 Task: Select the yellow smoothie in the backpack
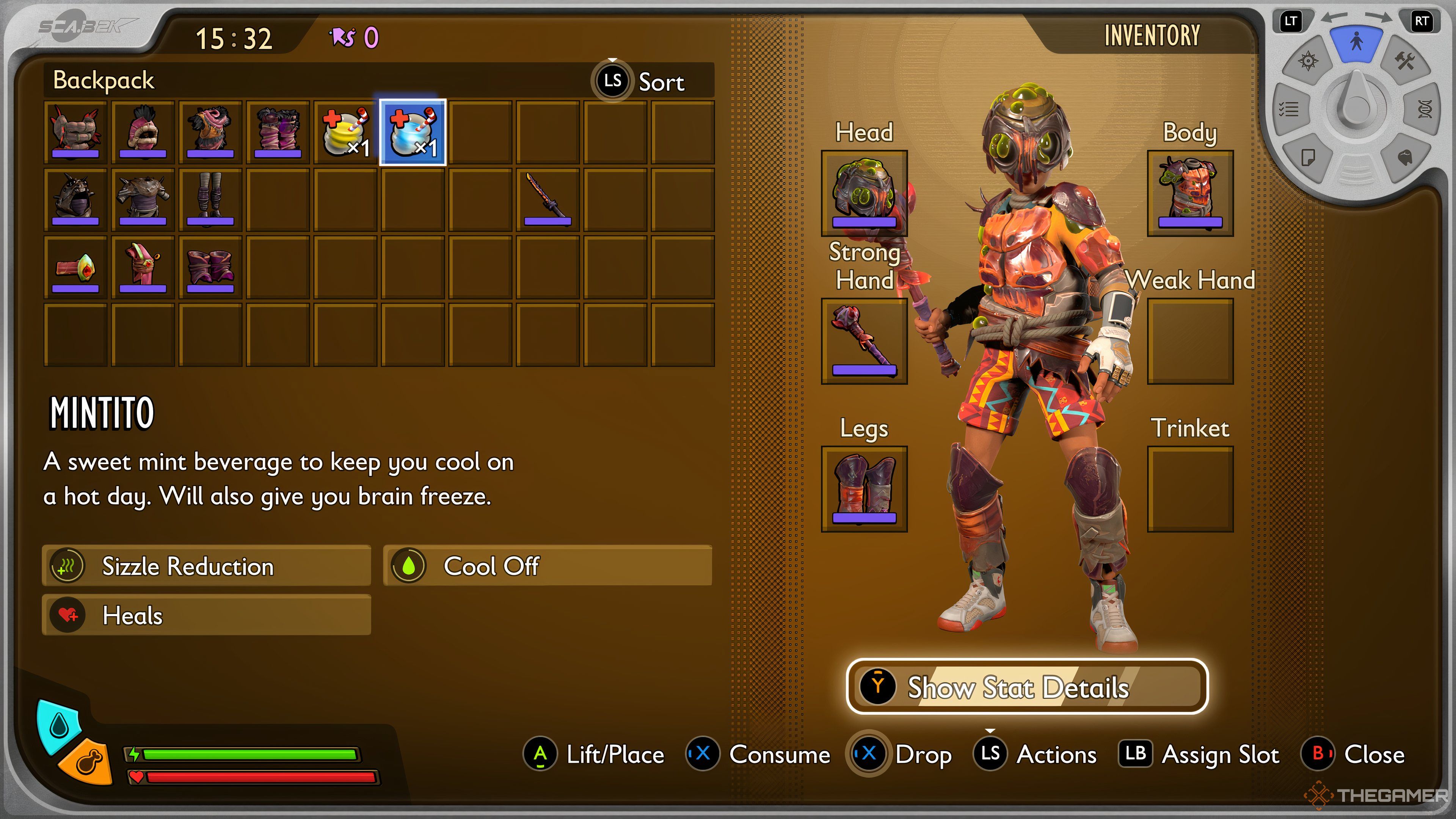click(x=345, y=132)
